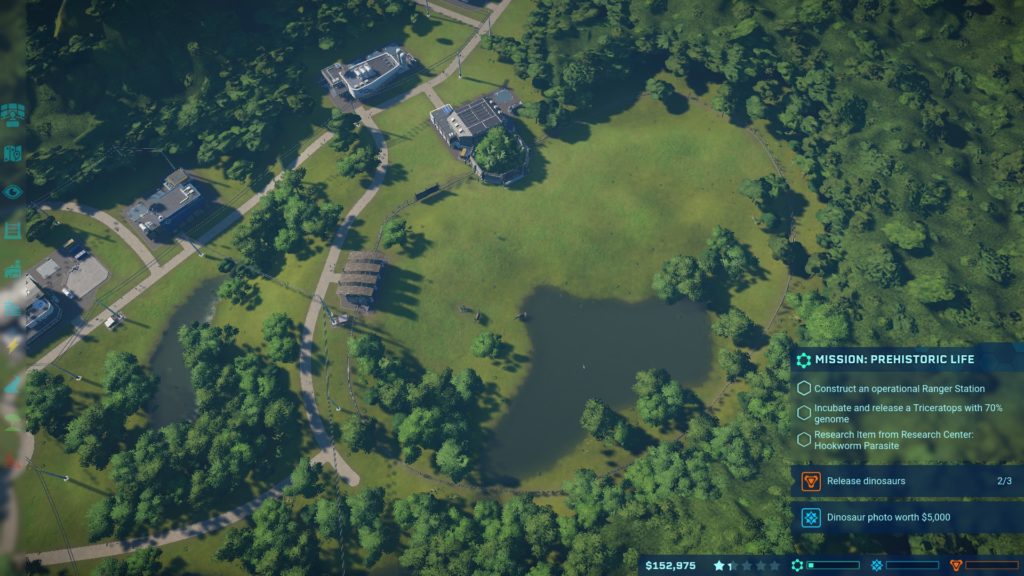The width and height of the screenshot is (1024, 576).
Task: Click the park star rating
Action: point(747,565)
